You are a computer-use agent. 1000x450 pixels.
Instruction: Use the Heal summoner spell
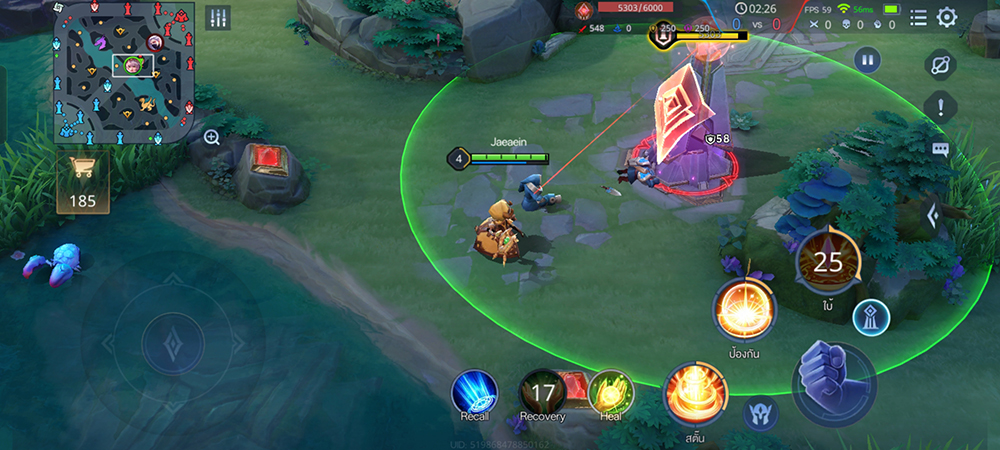point(611,393)
